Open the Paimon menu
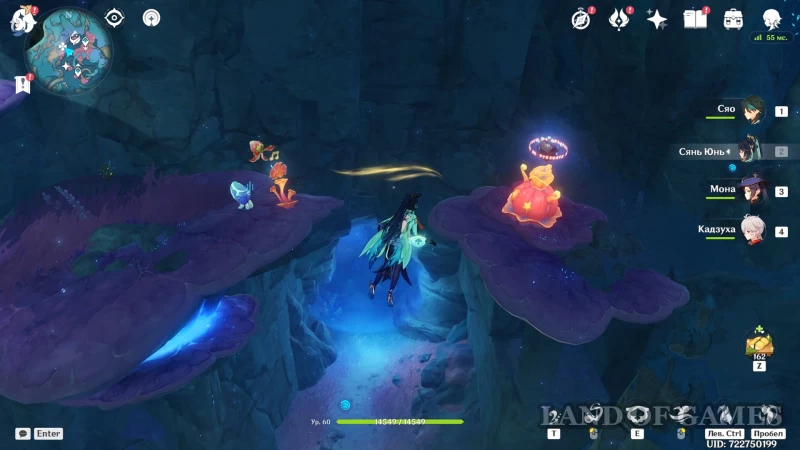800x450 pixels. [23, 19]
